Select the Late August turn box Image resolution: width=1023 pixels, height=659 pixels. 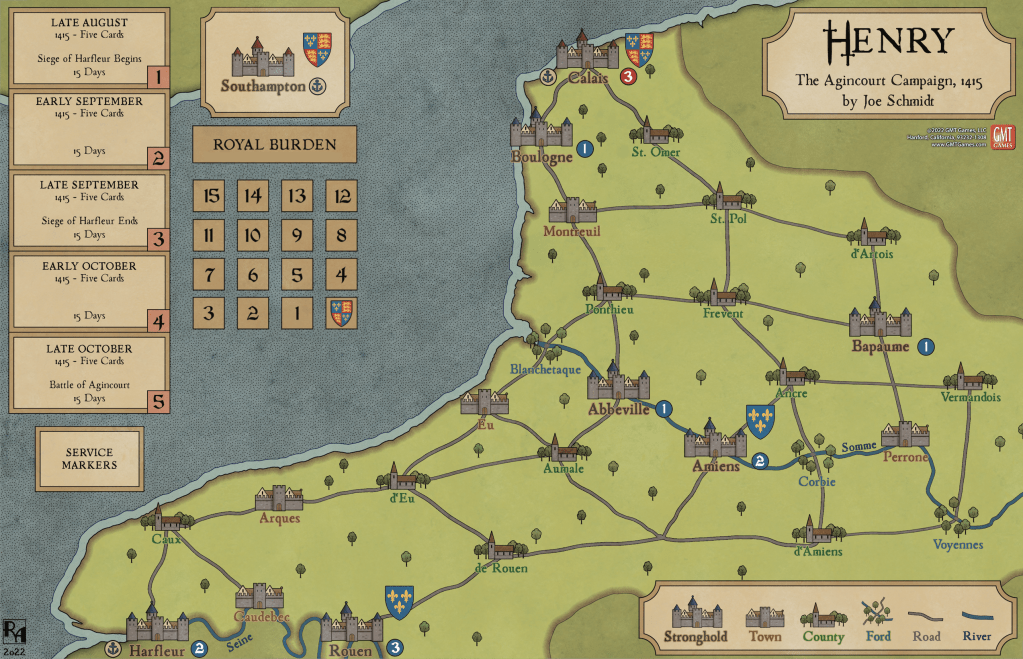click(x=87, y=49)
